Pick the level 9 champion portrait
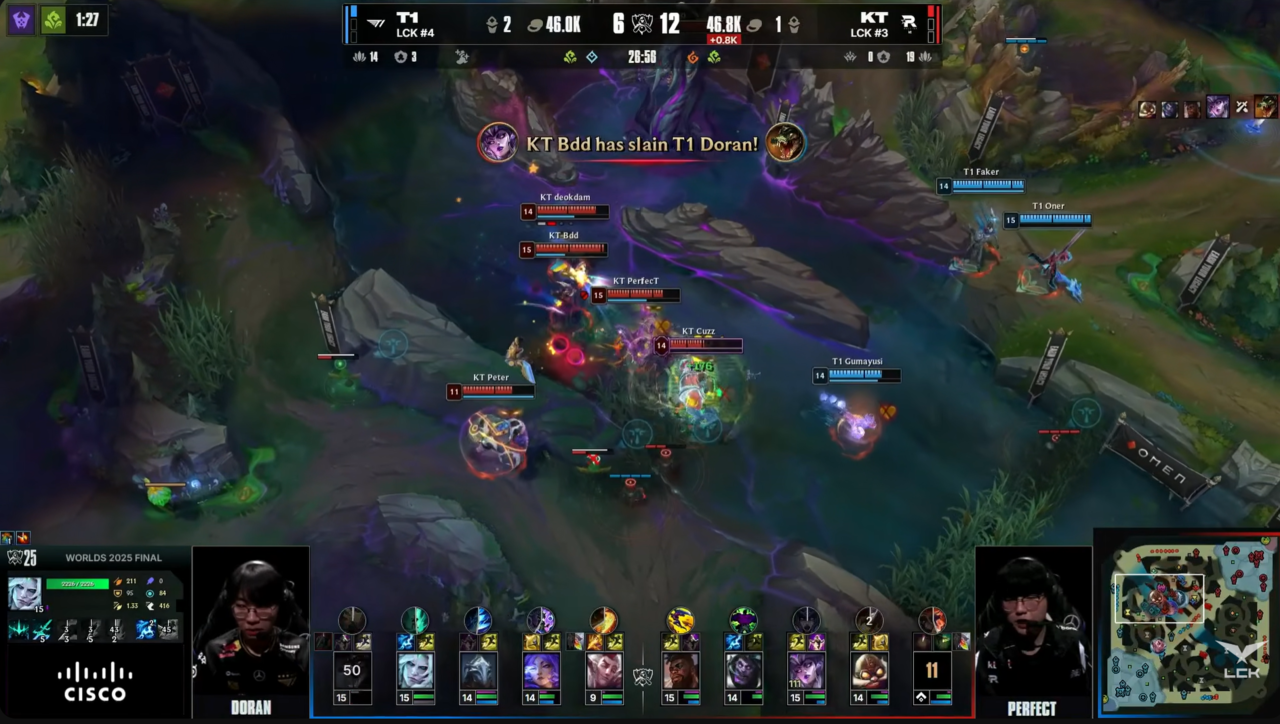Screen dimensions: 1280x724 click(604, 670)
